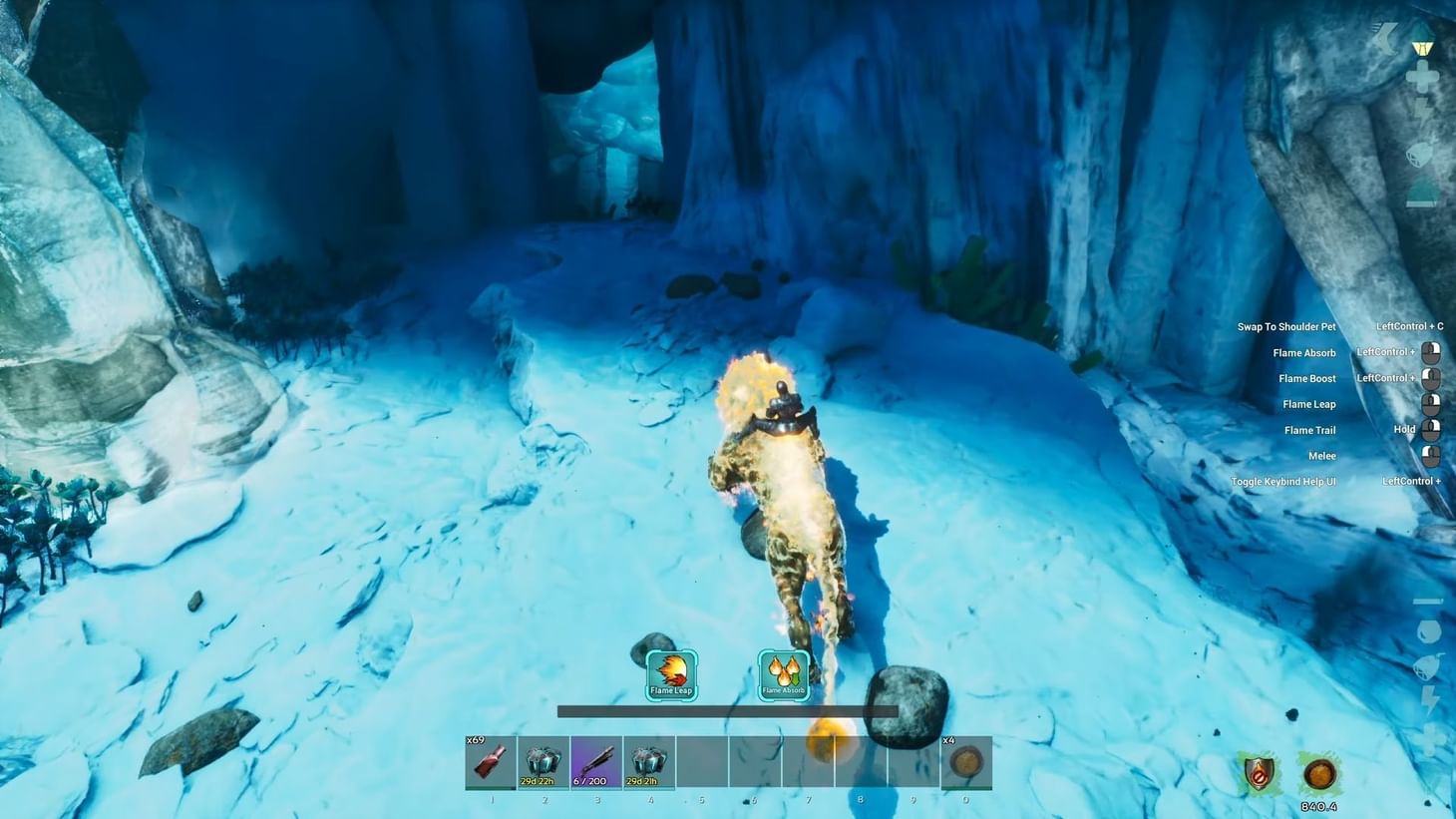Click the weight value 840.4
Screen dimensions: 1456x819
tap(1317, 807)
